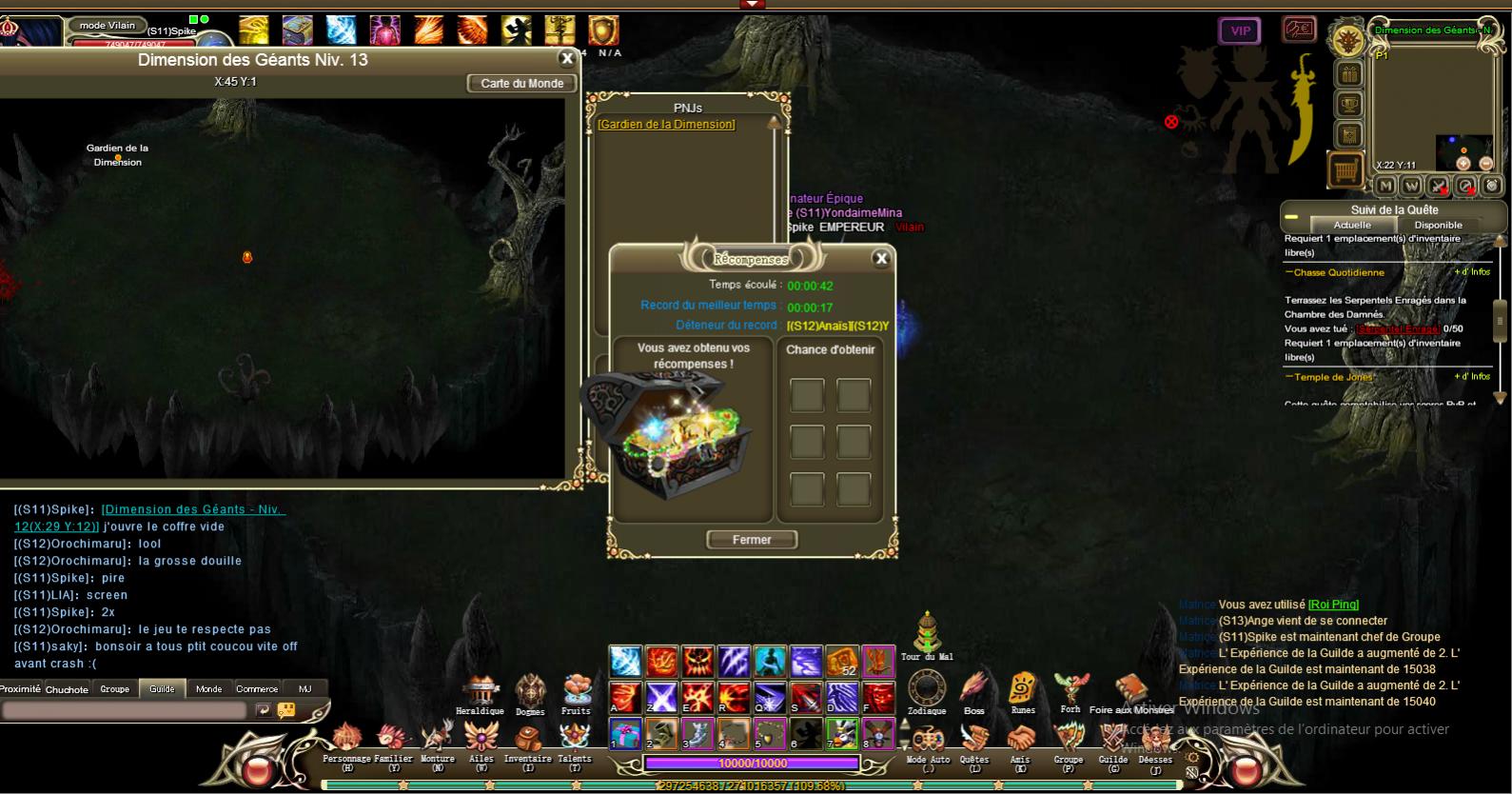The width and height of the screenshot is (1512, 794).
Task: Open the shopping cart shop
Action: pos(1345,170)
